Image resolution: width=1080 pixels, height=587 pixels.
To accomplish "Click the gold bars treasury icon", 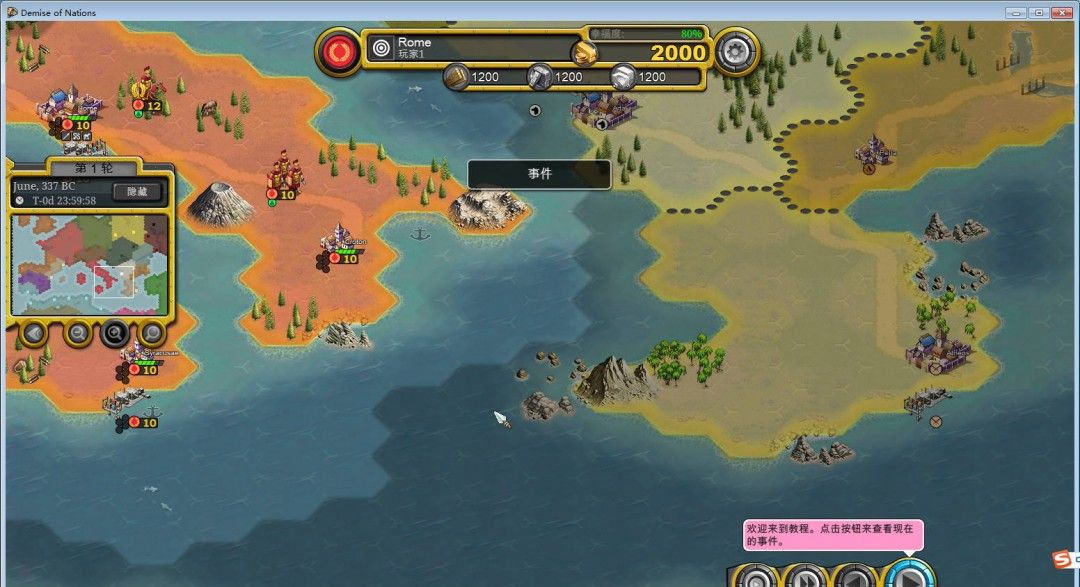I will [x=586, y=51].
